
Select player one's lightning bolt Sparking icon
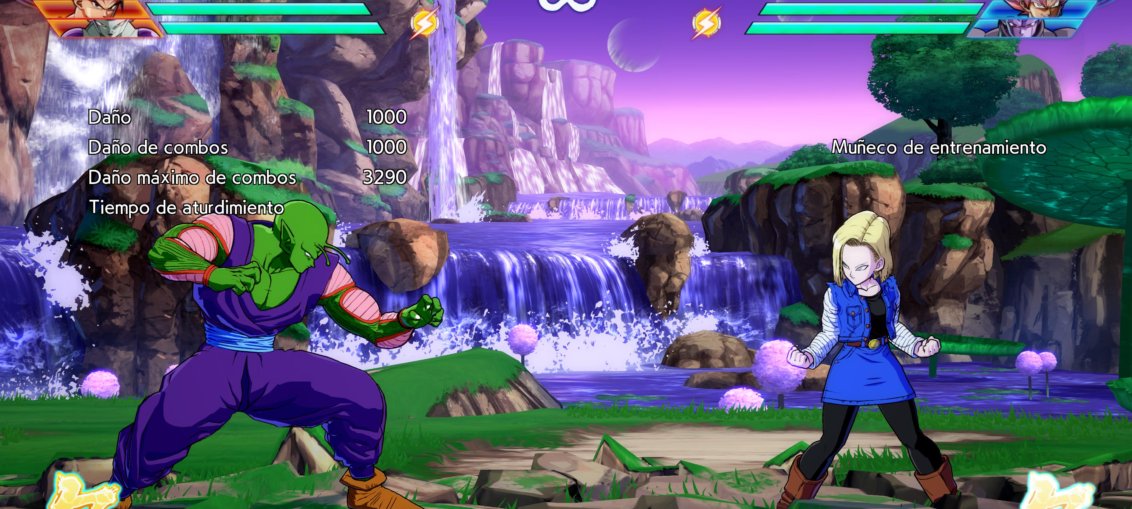pos(425,23)
